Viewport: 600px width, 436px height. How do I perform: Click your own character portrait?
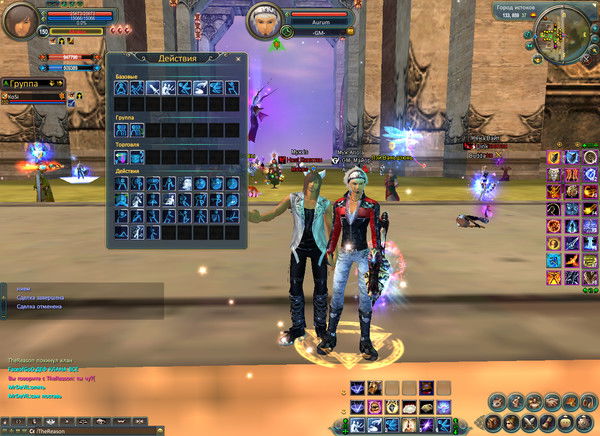coord(20,20)
